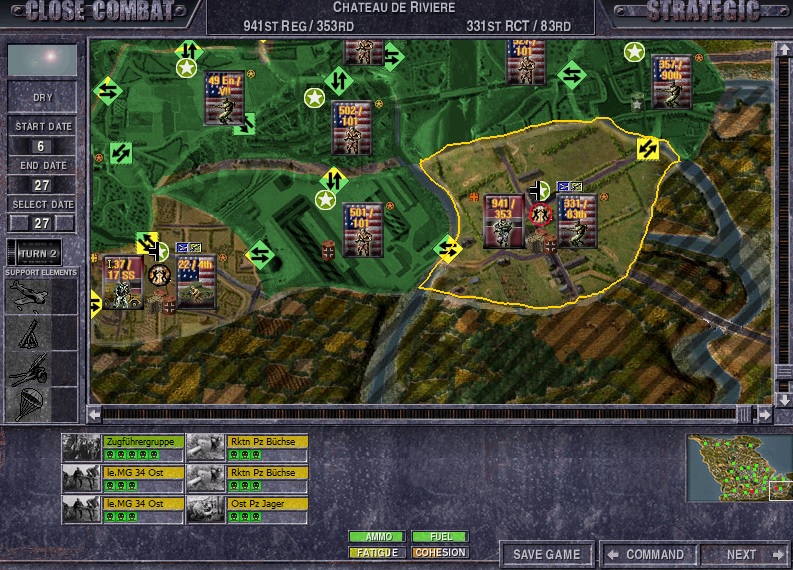793x570 pixels.
Task: Select the 49 Eng battle group
Action: click(224, 97)
